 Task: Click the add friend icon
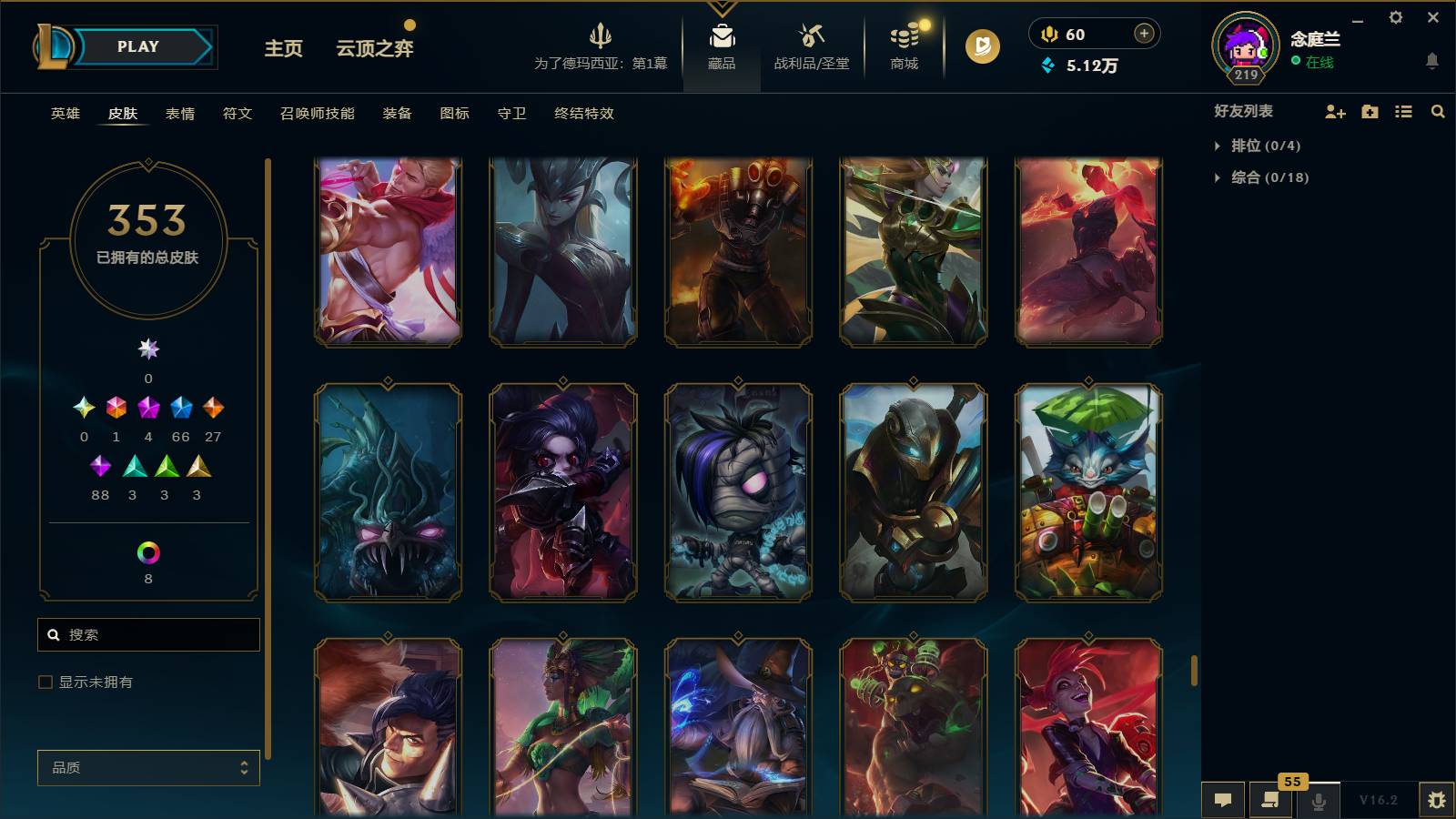1334,112
